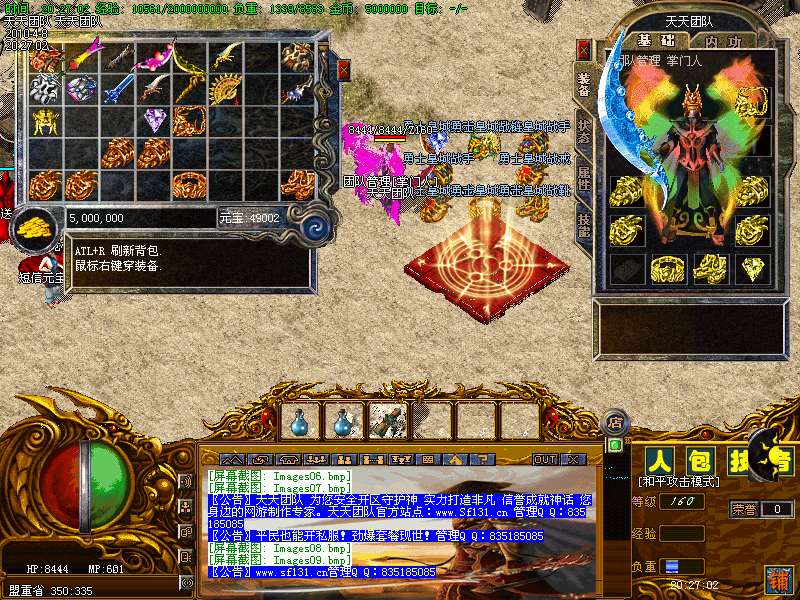Viewport: 800px width, 600px height.
Task: Use the first blue potion in hotbar
Action: [x=299, y=422]
